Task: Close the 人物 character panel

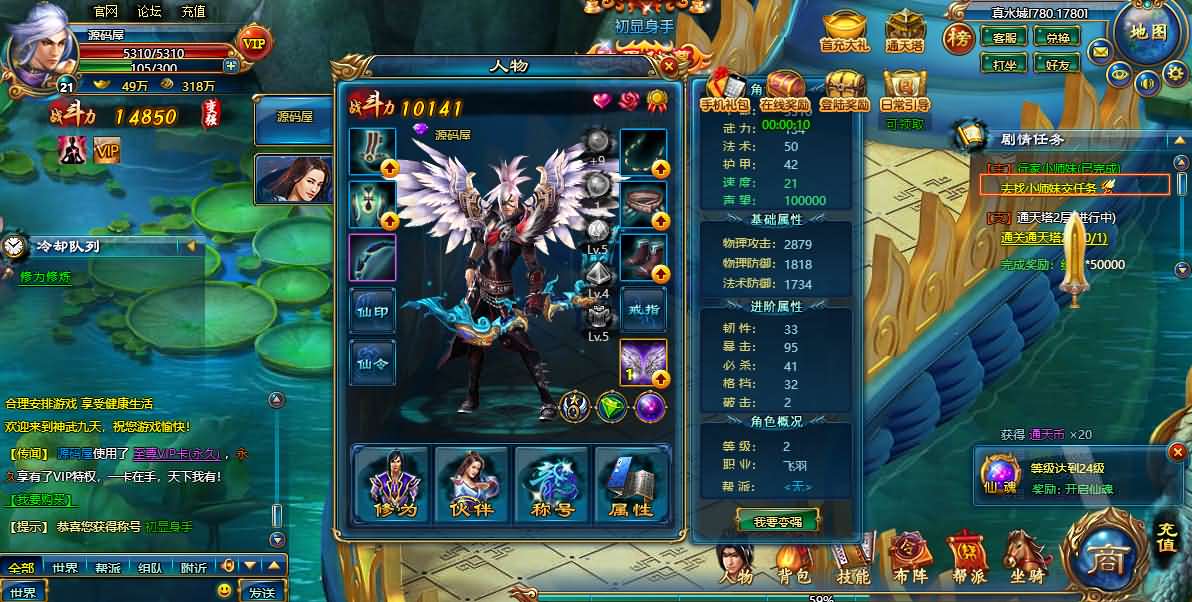Action: [x=669, y=67]
